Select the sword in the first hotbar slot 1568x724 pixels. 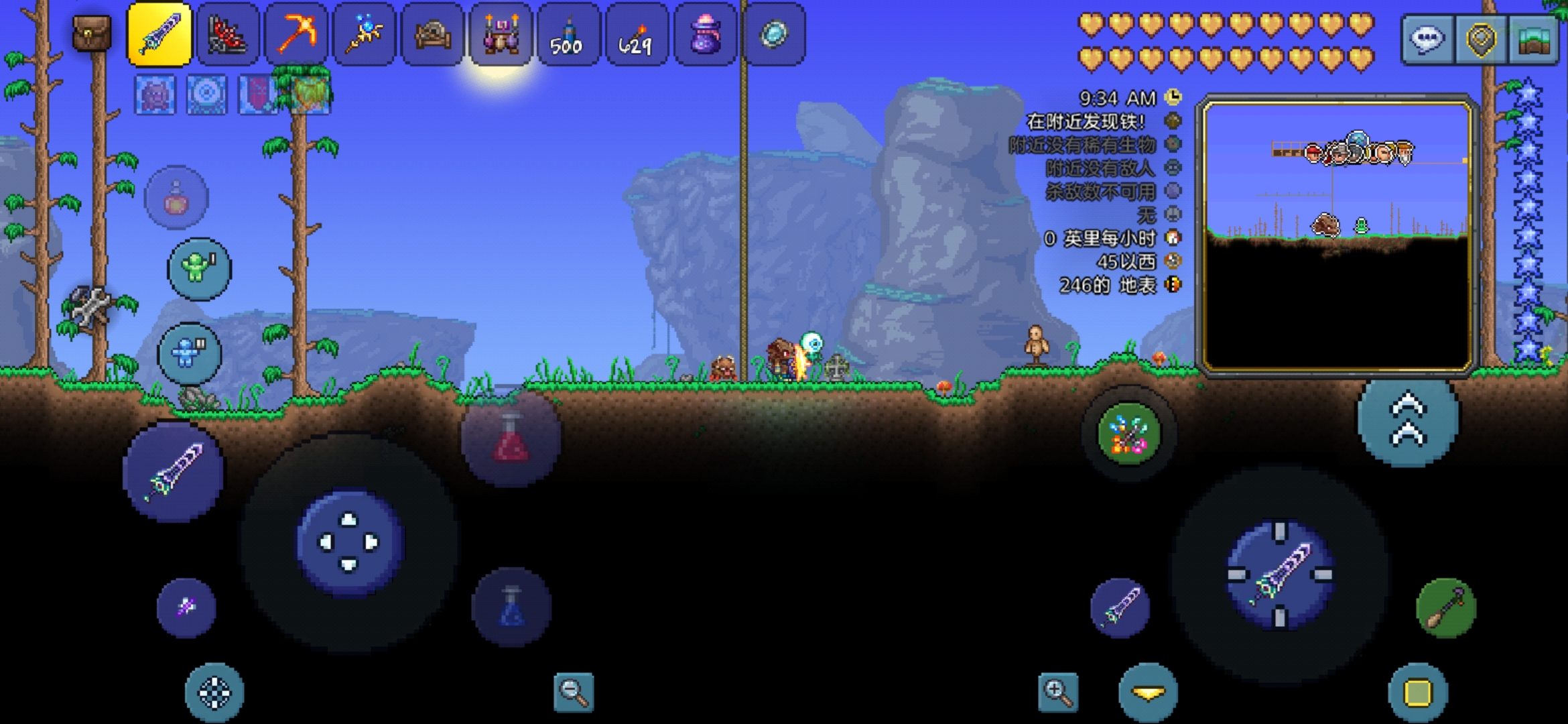tap(159, 34)
